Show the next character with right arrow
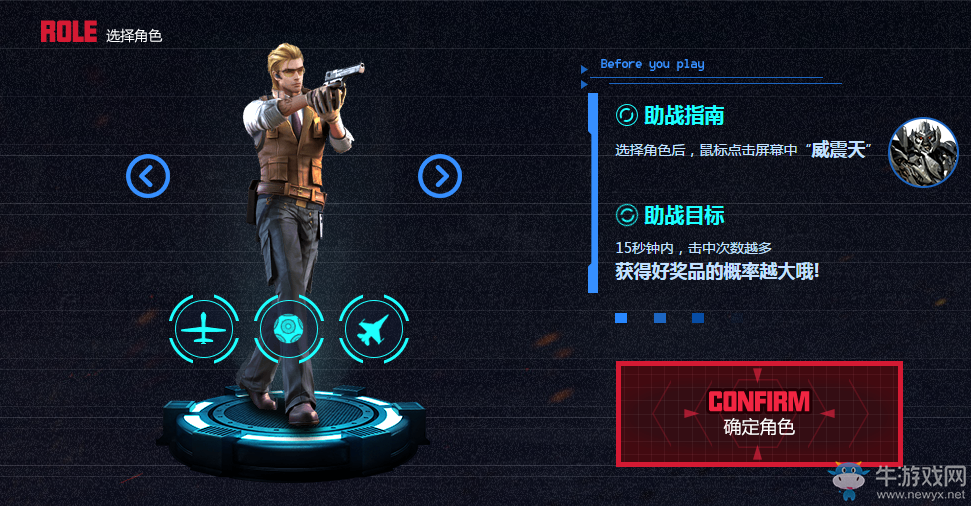 click(439, 176)
